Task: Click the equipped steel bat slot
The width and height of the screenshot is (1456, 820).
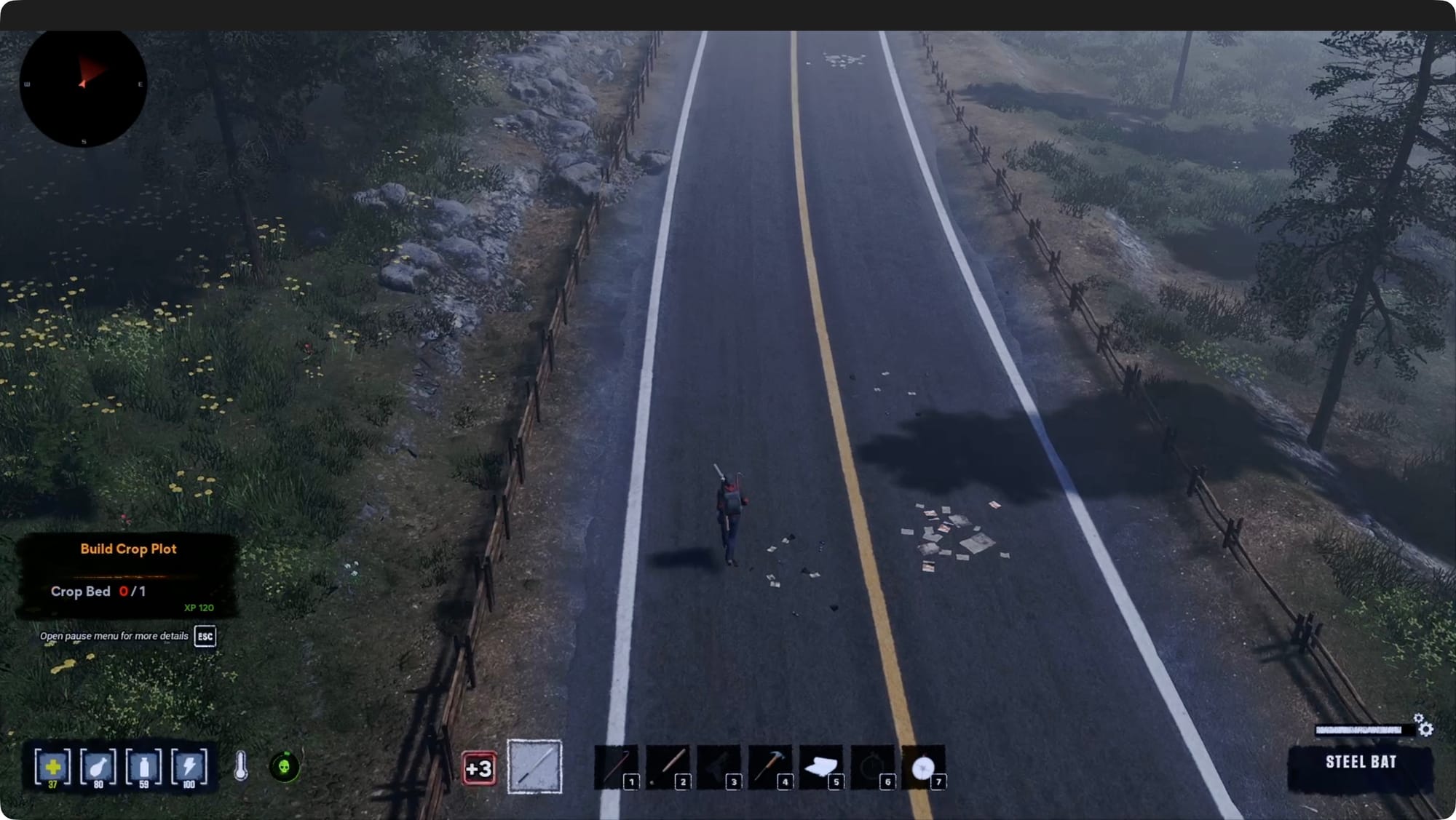Action: pos(534,766)
